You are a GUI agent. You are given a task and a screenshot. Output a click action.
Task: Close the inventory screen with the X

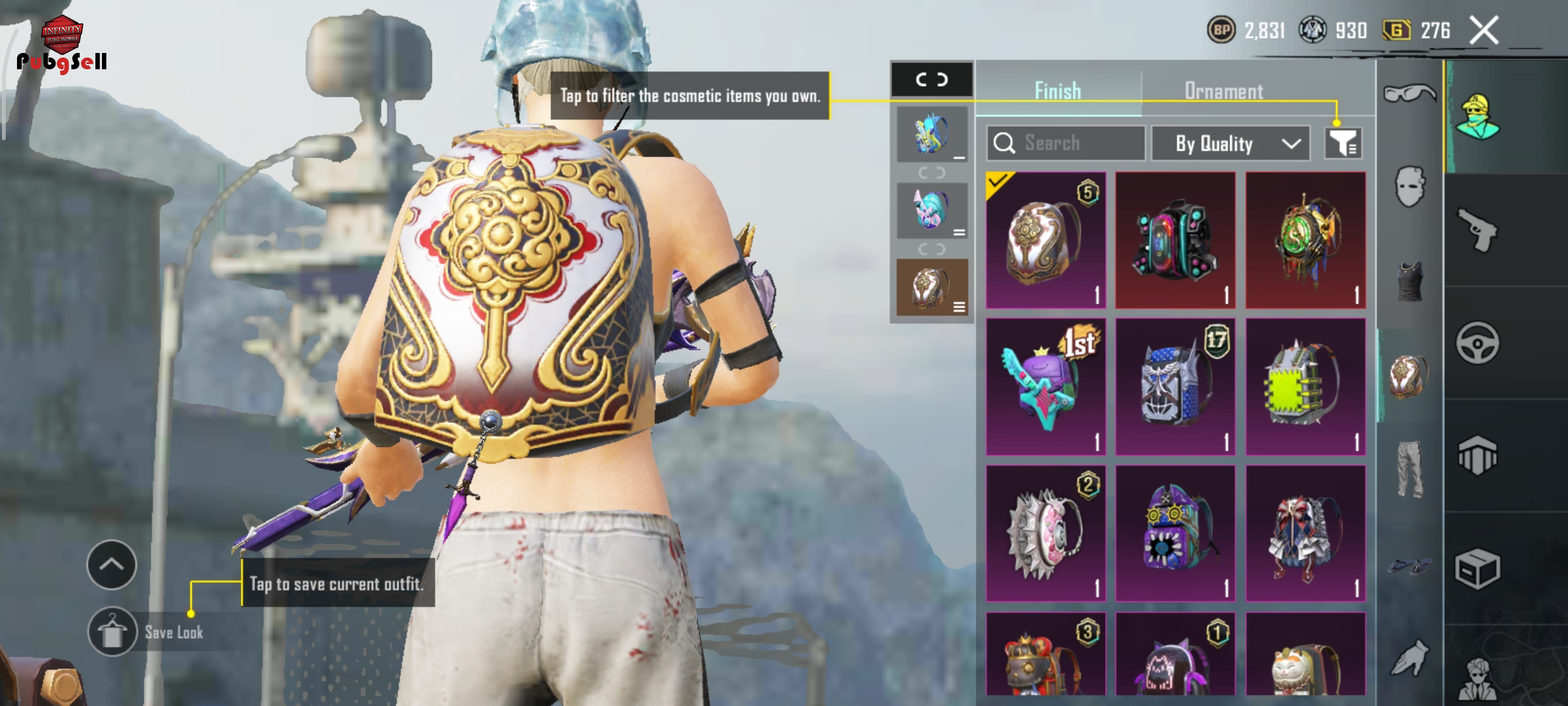click(x=1484, y=30)
